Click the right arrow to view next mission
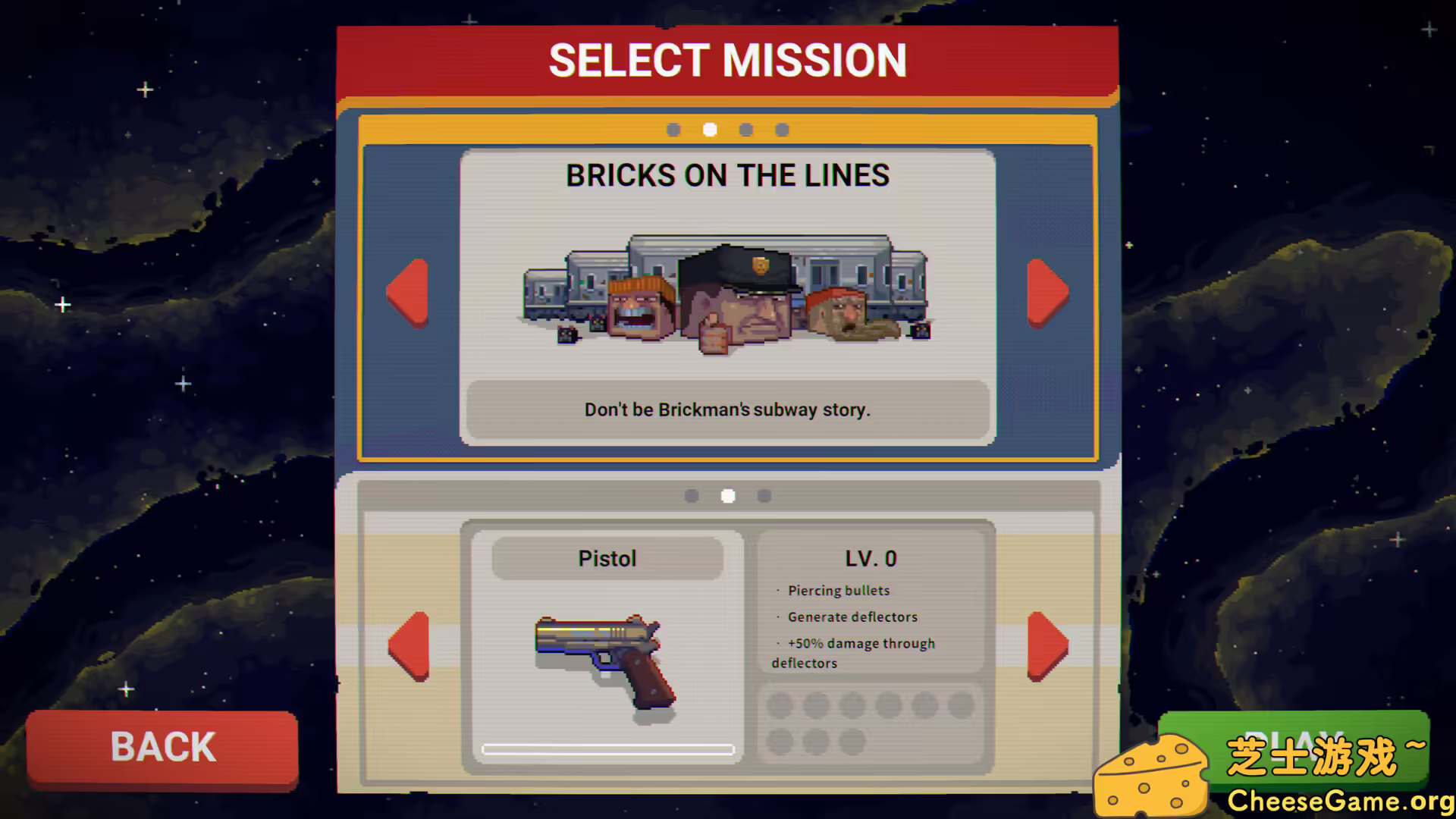 pos(1047,293)
